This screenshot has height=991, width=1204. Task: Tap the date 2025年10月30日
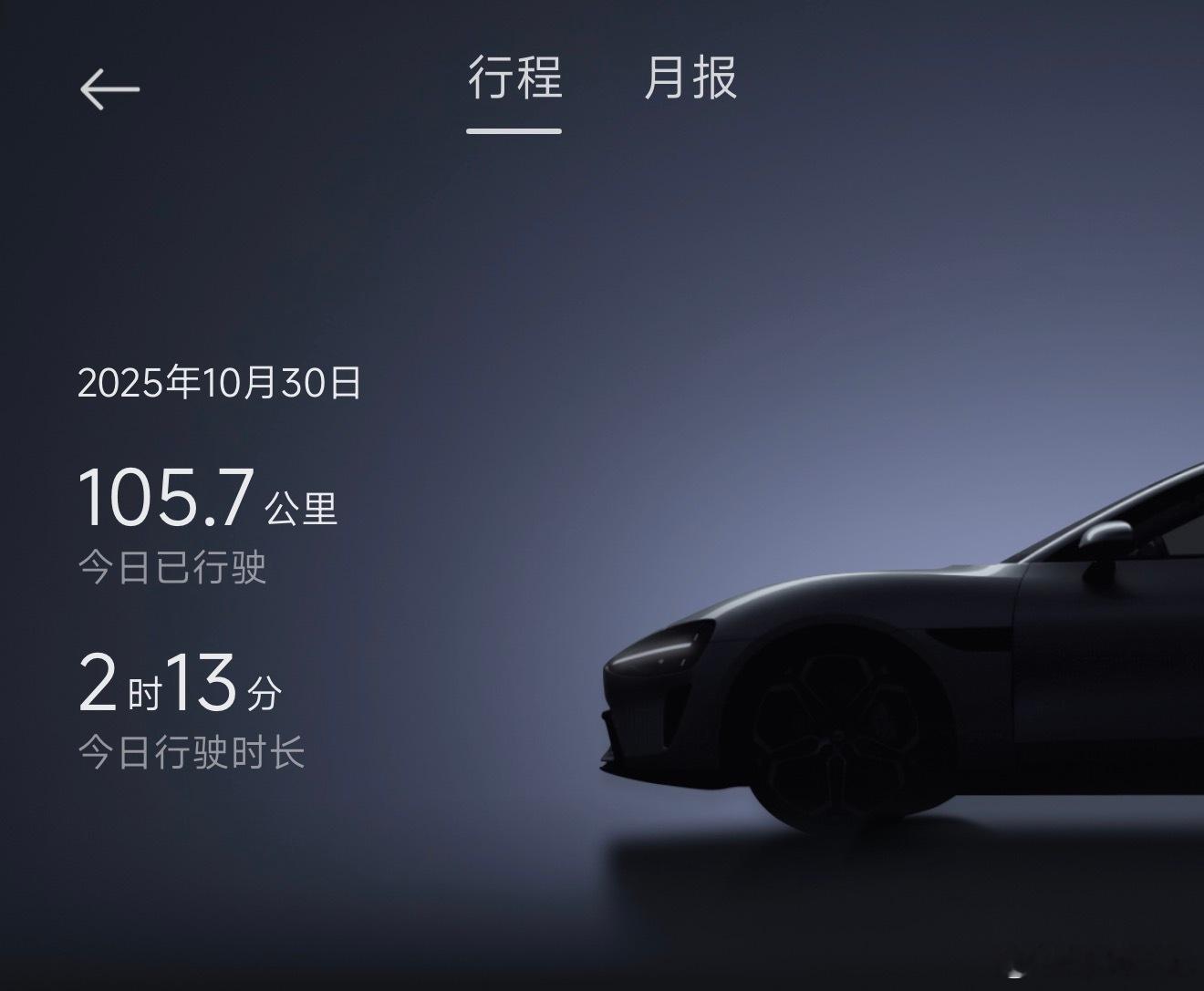click(219, 386)
